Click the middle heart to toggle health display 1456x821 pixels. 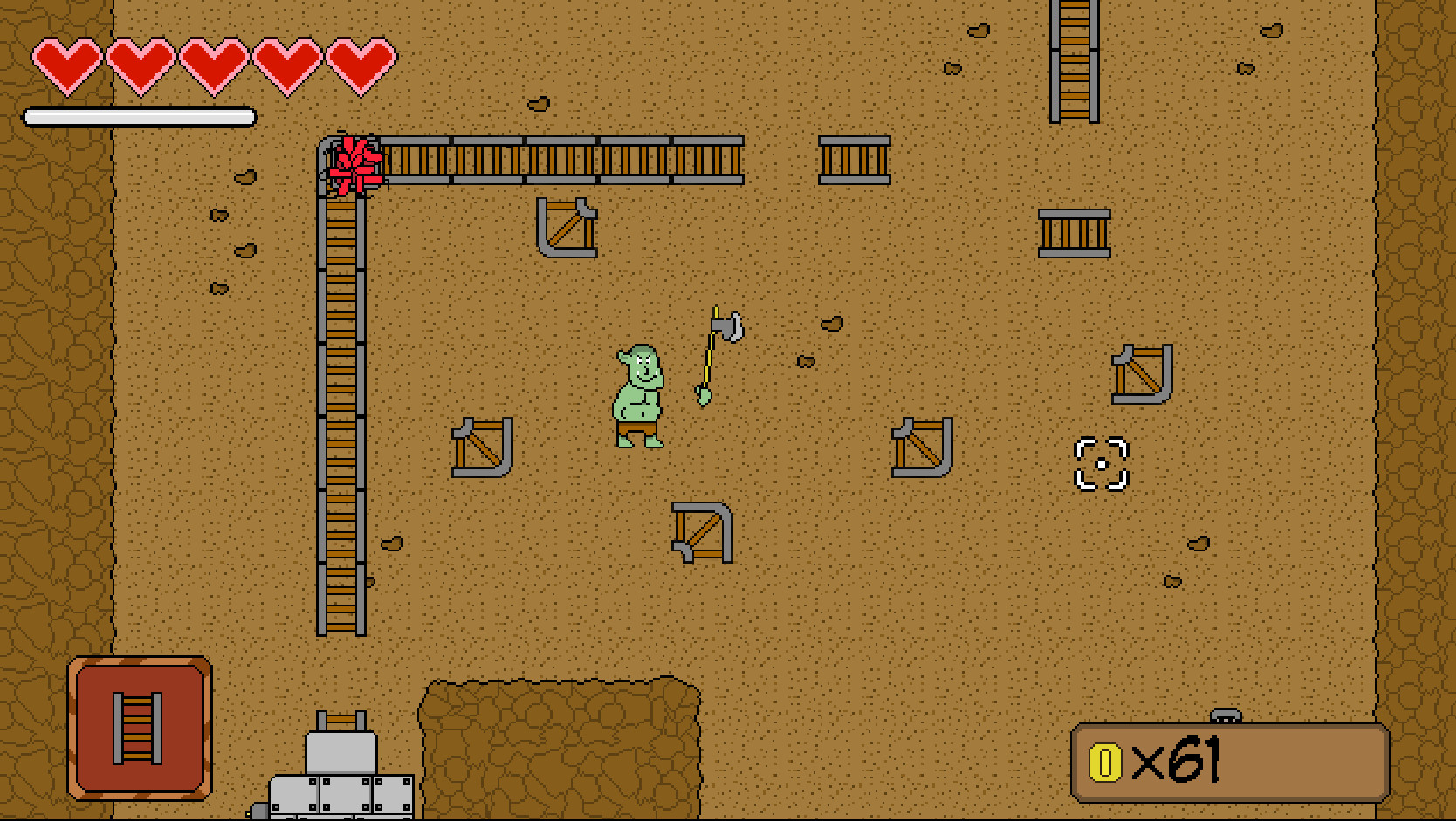coord(214,63)
